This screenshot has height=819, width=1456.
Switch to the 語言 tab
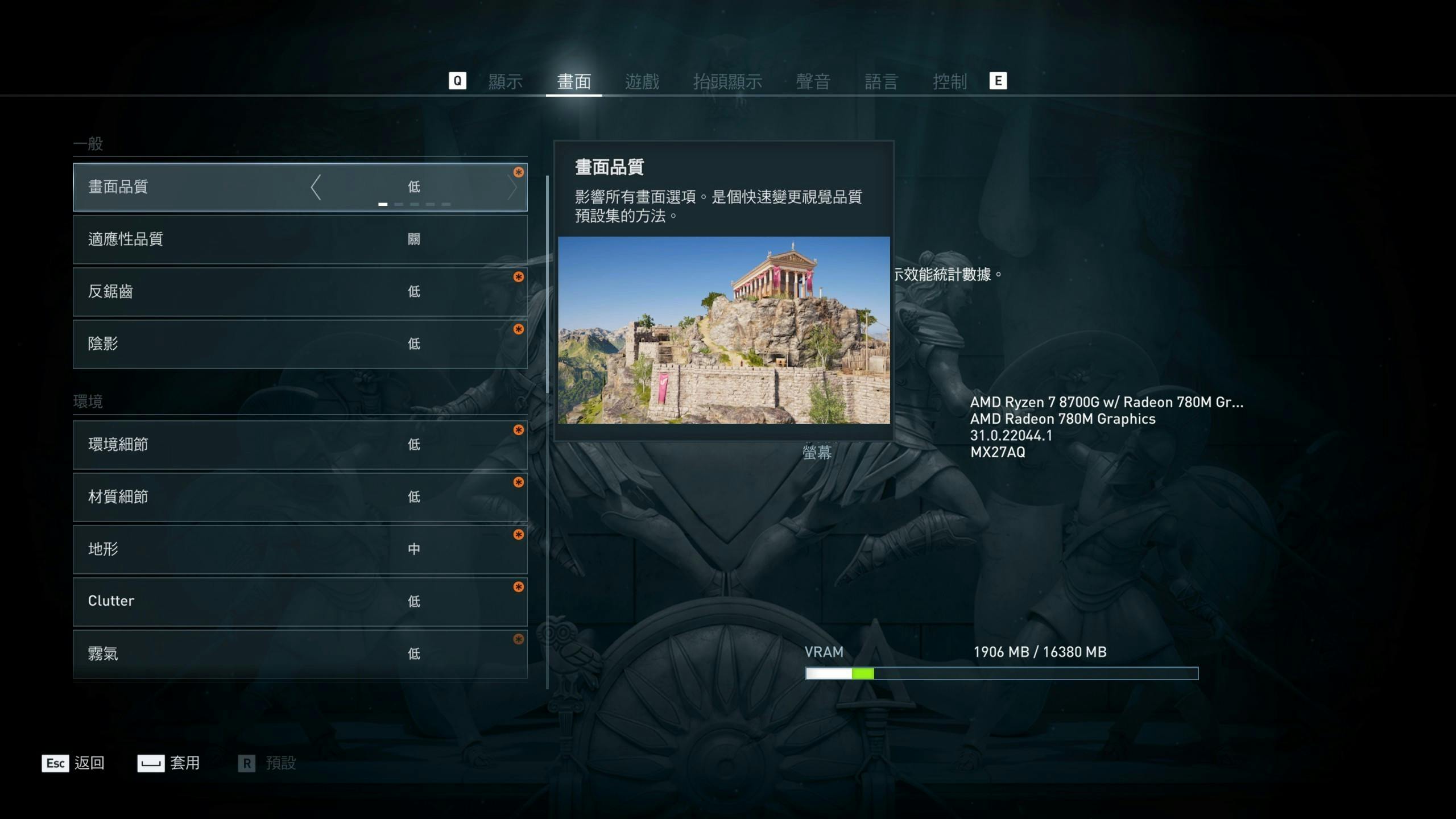point(881,81)
